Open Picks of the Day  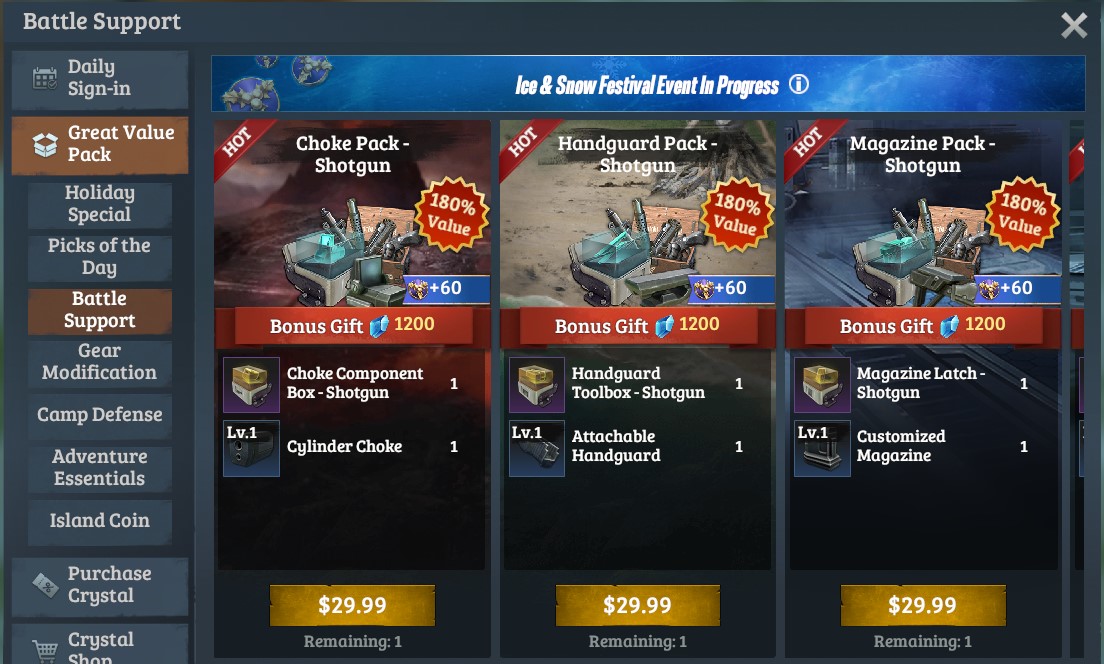[x=99, y=257]
